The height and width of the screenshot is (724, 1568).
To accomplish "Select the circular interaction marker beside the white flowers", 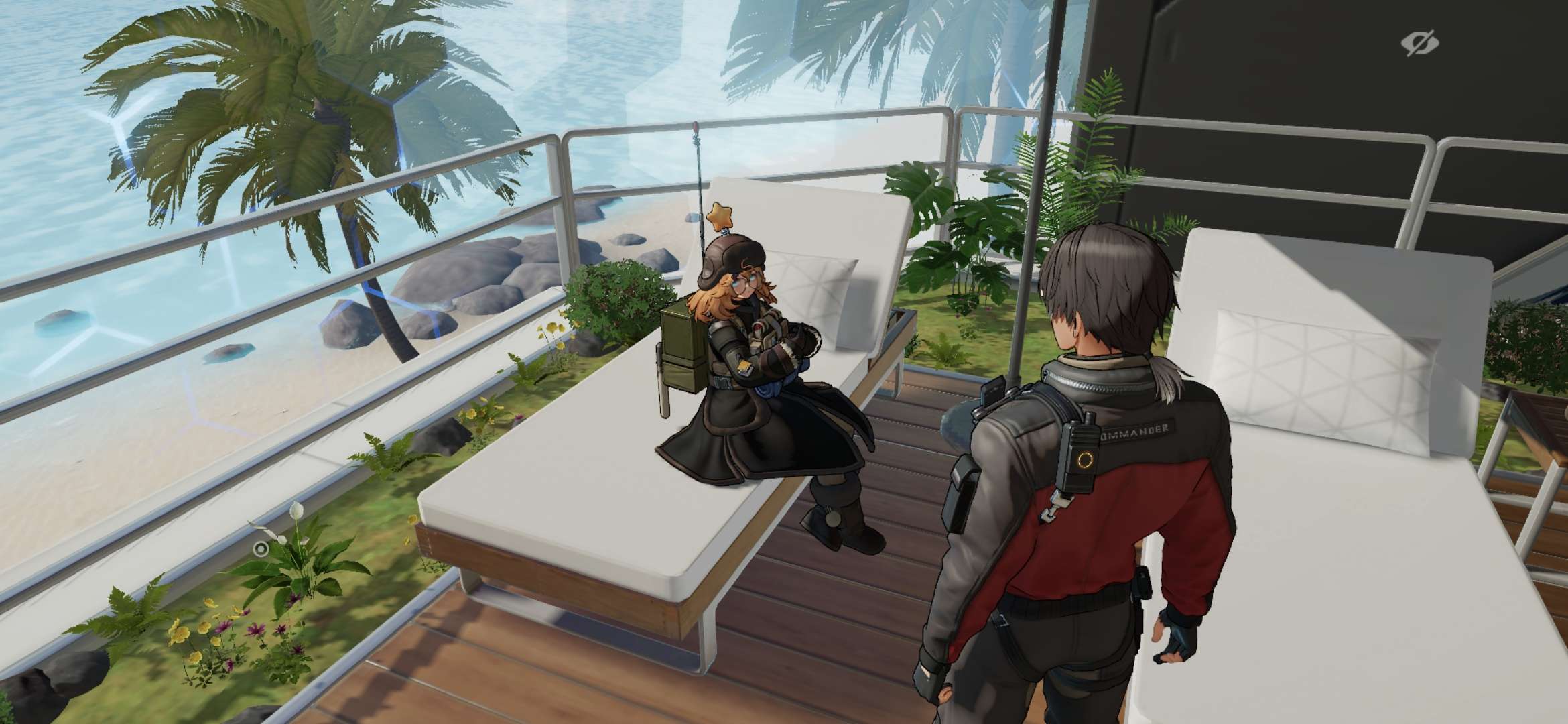I will [x=261, y=549].
